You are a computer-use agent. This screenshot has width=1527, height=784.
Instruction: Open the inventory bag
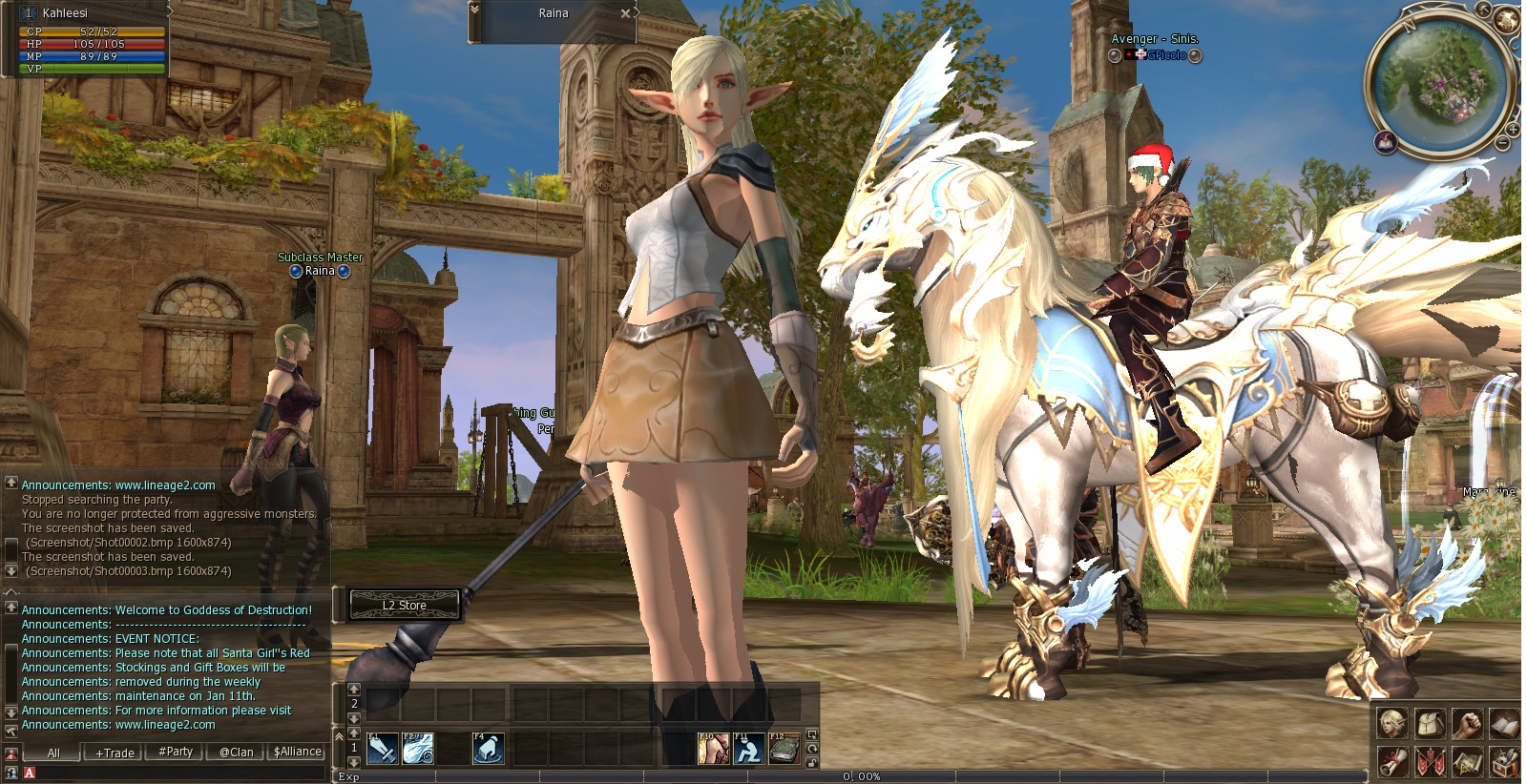pyautogui.click(x=1430, y=724)
